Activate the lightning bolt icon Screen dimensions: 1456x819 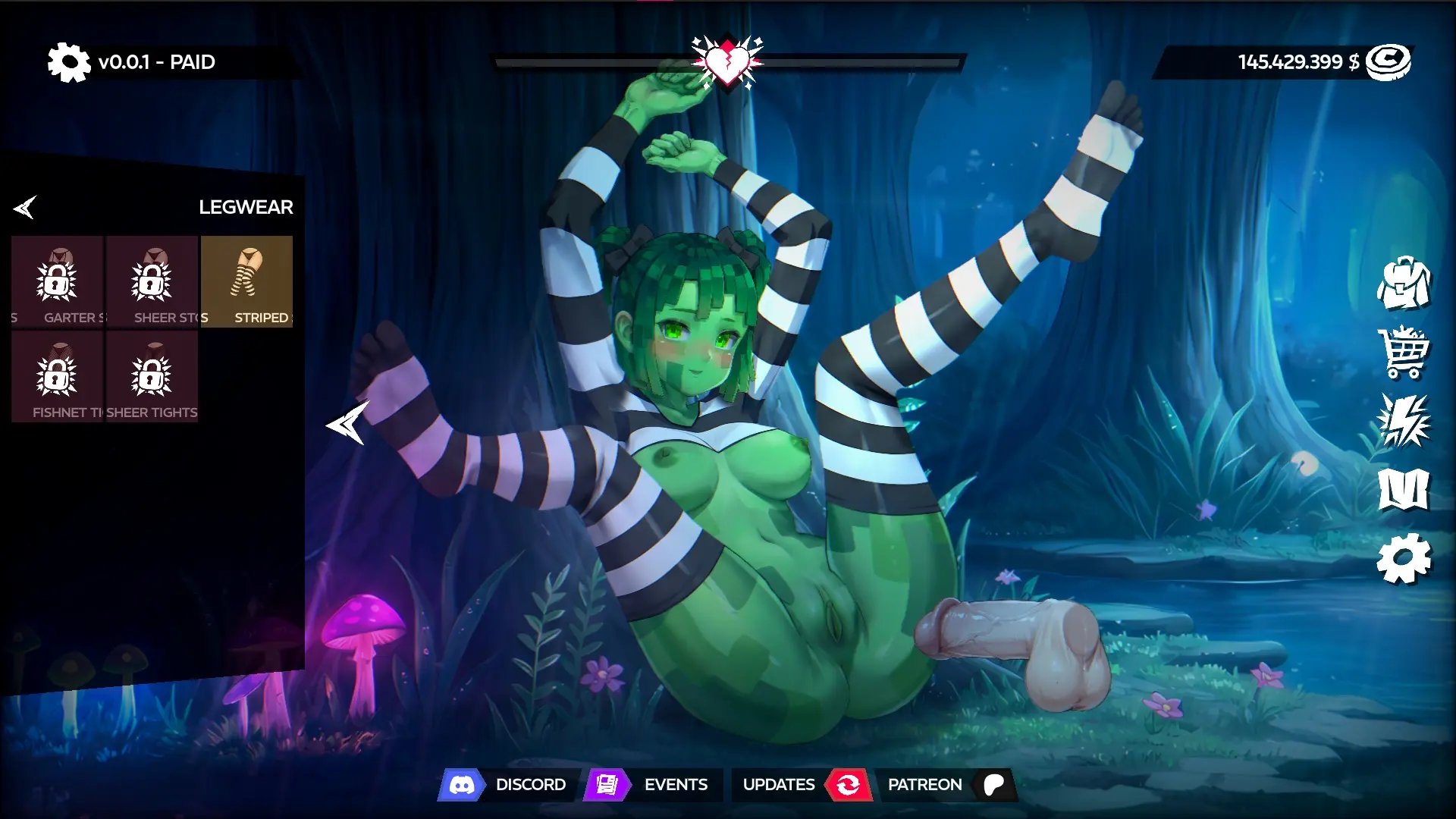[x=1404, y=420]
